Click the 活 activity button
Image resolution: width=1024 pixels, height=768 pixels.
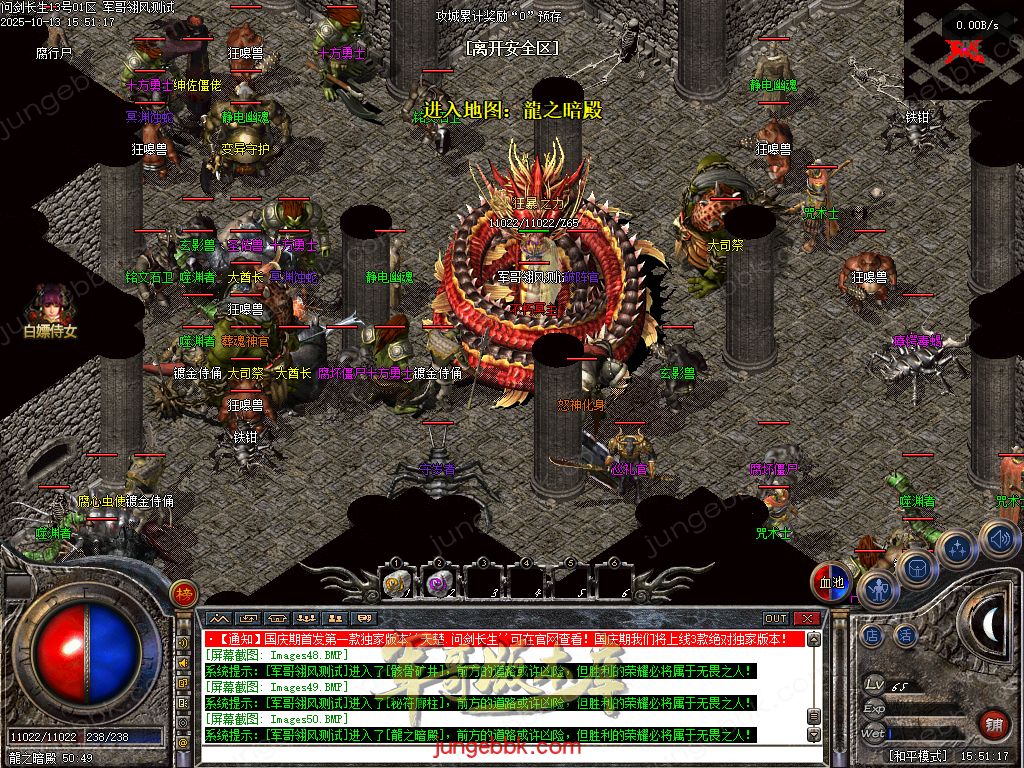pos(905,635)
